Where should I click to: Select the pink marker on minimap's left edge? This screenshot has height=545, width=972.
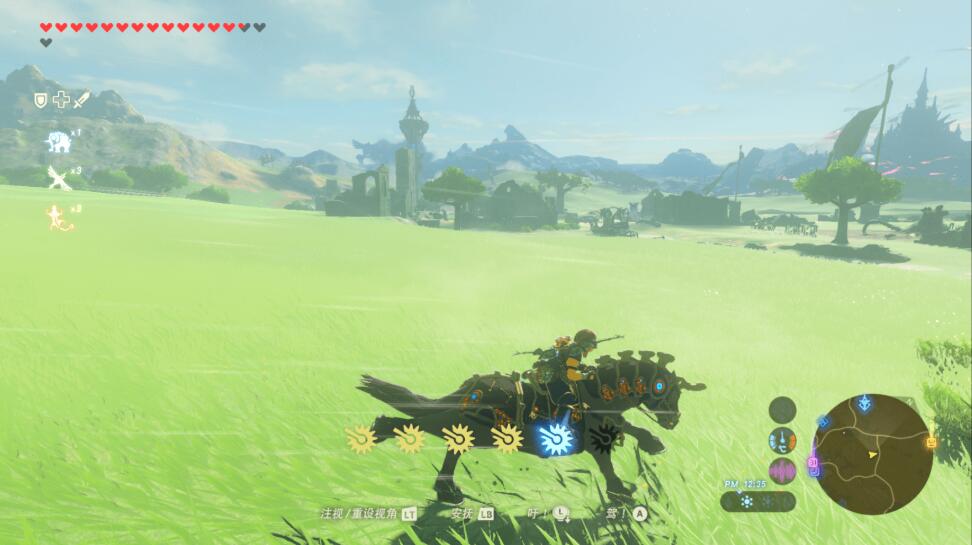[813, 463]
